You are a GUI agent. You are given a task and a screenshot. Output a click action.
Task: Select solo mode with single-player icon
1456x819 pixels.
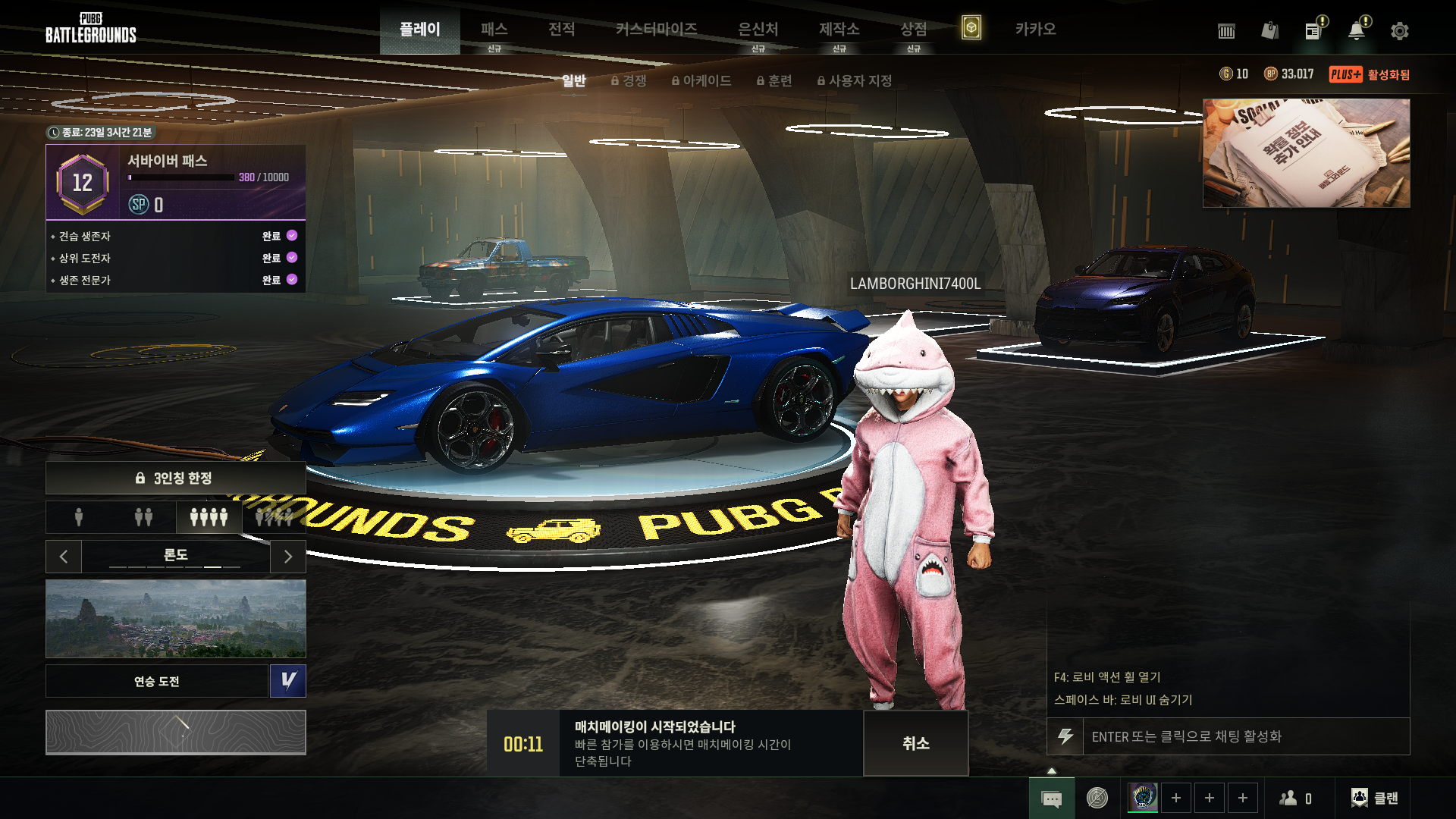tap(79, 517)
